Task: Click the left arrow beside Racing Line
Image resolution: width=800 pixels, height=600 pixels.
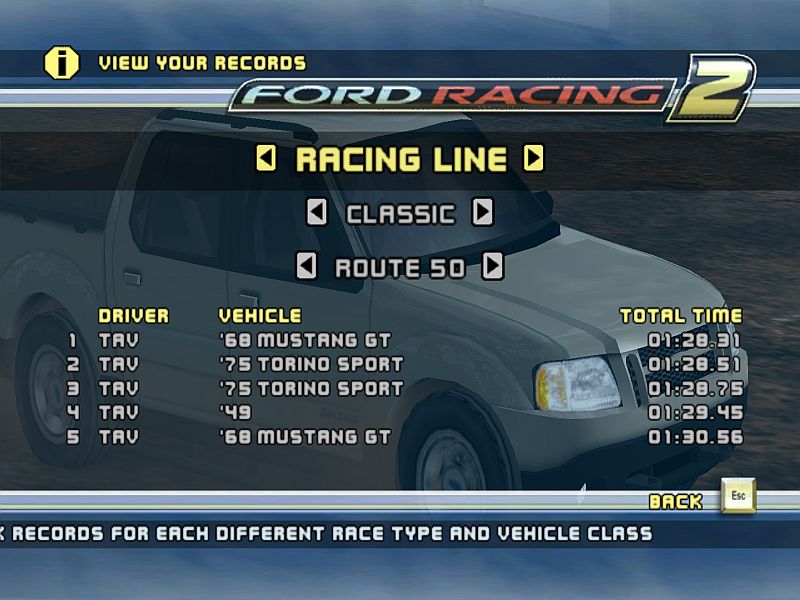Action: pyautogui.click(x=266, y=158)
